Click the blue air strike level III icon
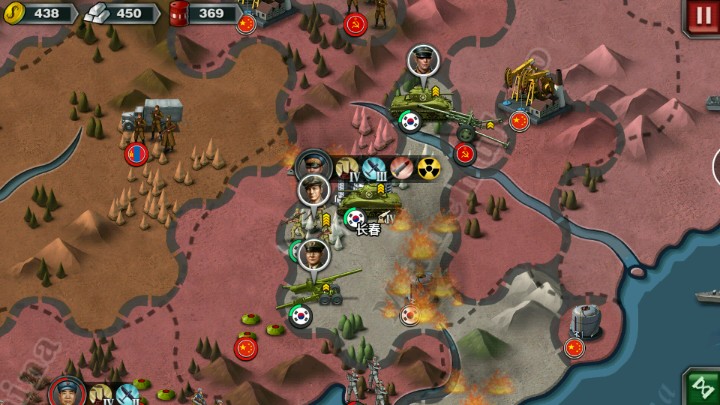This screenshot has height=405, width=720. [375, 168]
